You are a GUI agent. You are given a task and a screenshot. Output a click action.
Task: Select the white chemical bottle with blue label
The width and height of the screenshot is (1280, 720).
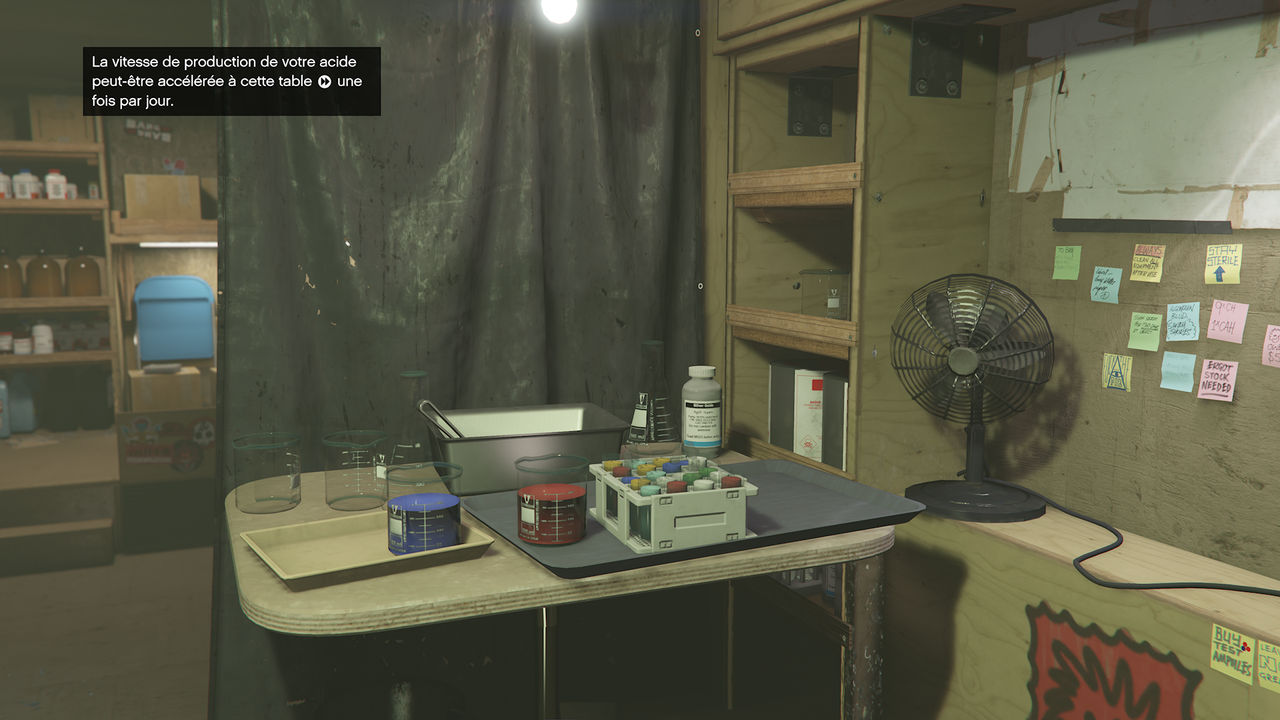click(x=700, y=410)
